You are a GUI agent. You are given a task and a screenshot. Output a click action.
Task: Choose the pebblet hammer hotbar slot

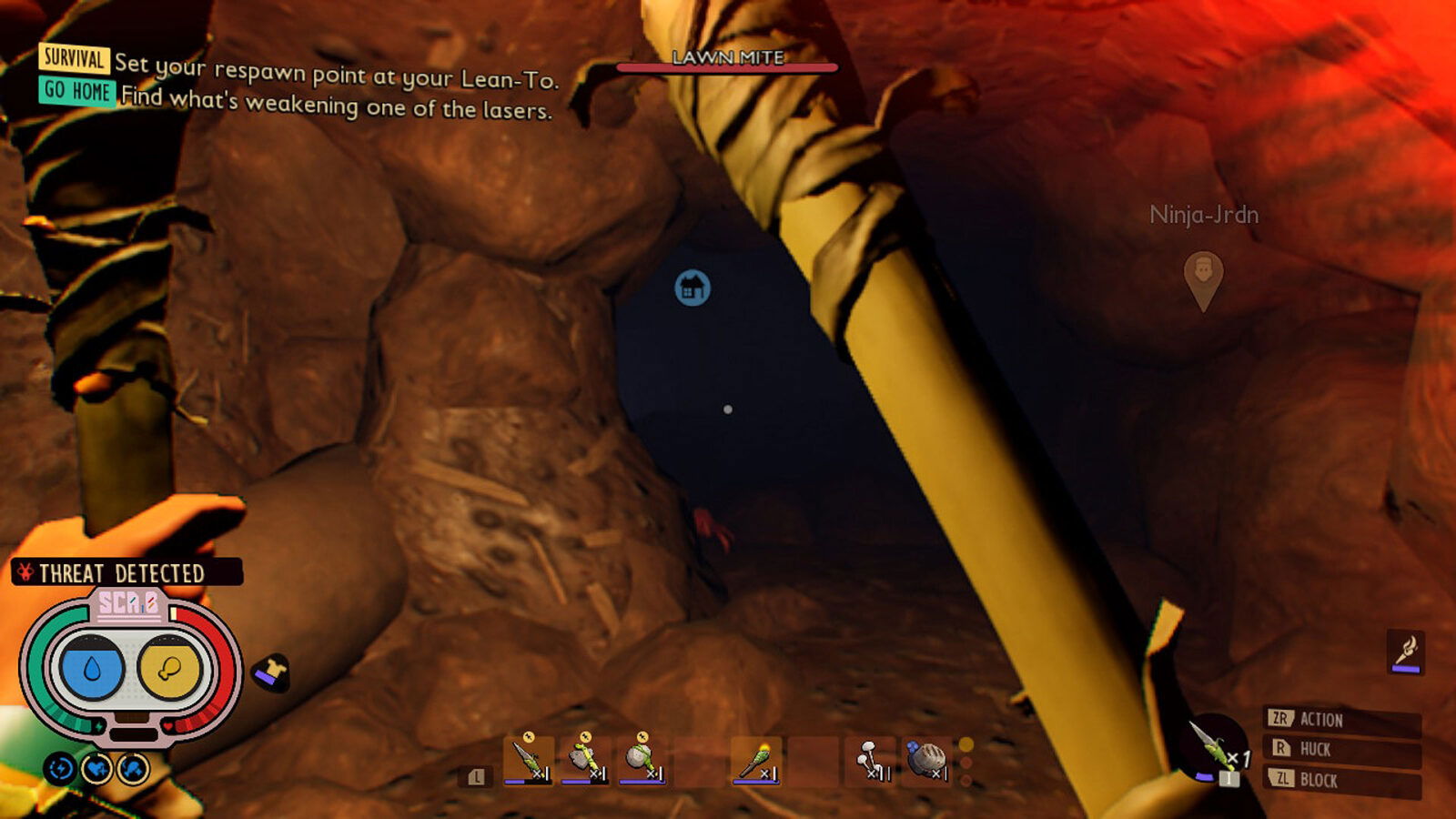(642, 760)
